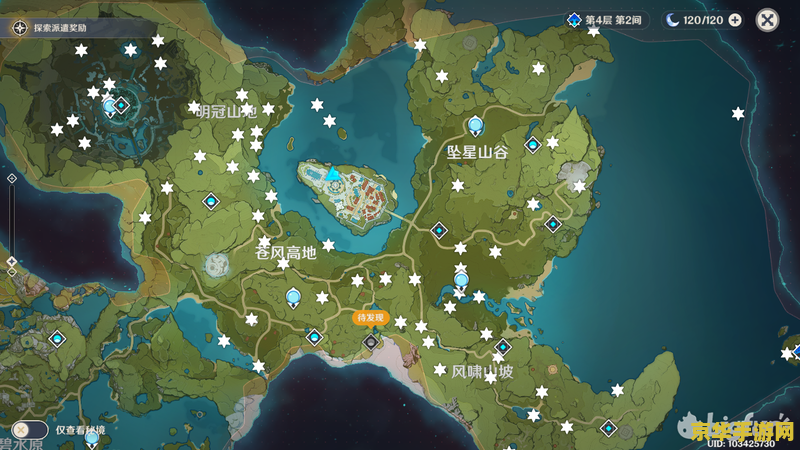This screenshot has width=800, height=450.
Task: Click the map zoom slider handle
Action: [x=11, y=261]
